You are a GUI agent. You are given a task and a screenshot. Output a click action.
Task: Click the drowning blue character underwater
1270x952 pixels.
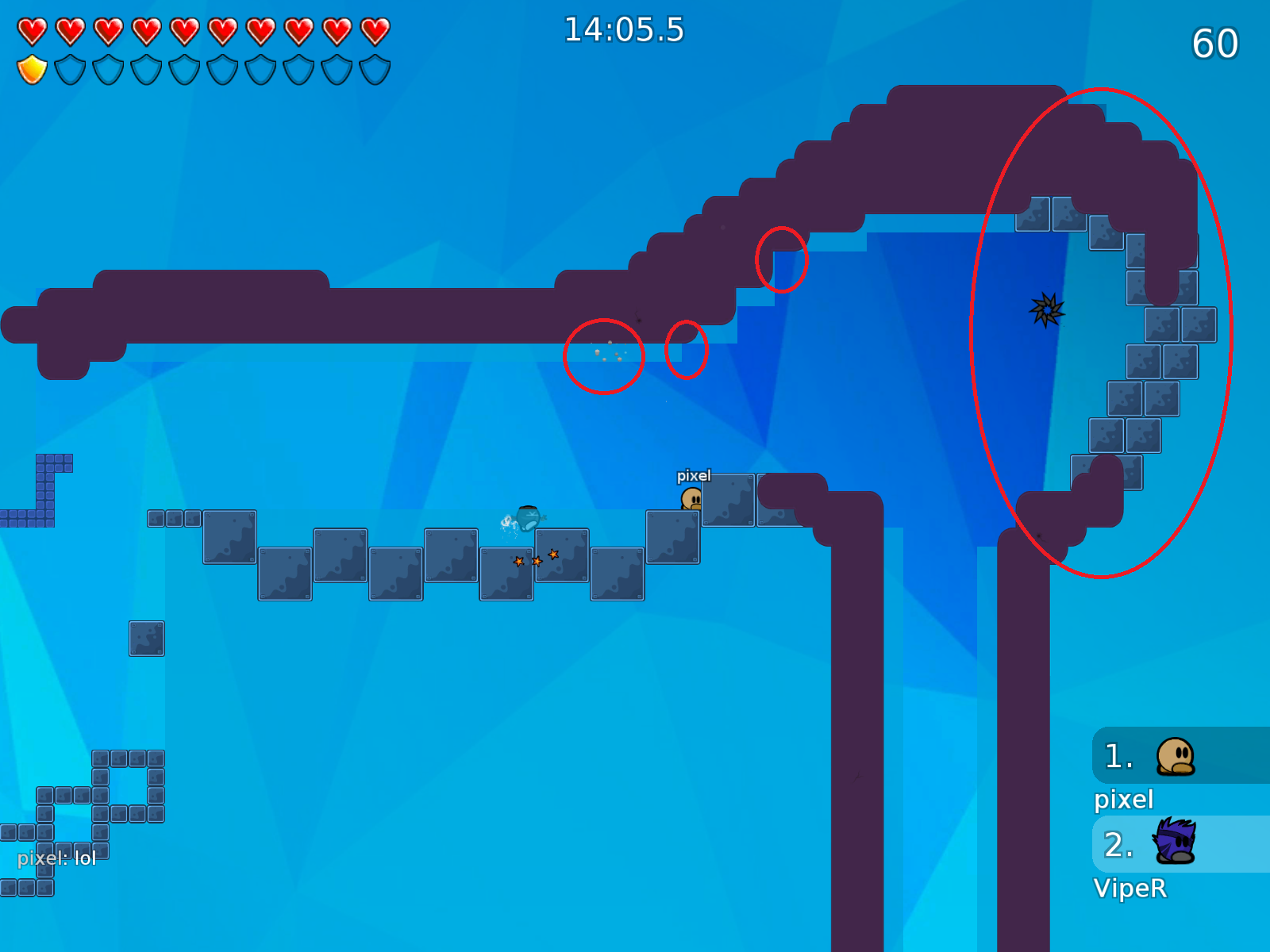[526, 517]
